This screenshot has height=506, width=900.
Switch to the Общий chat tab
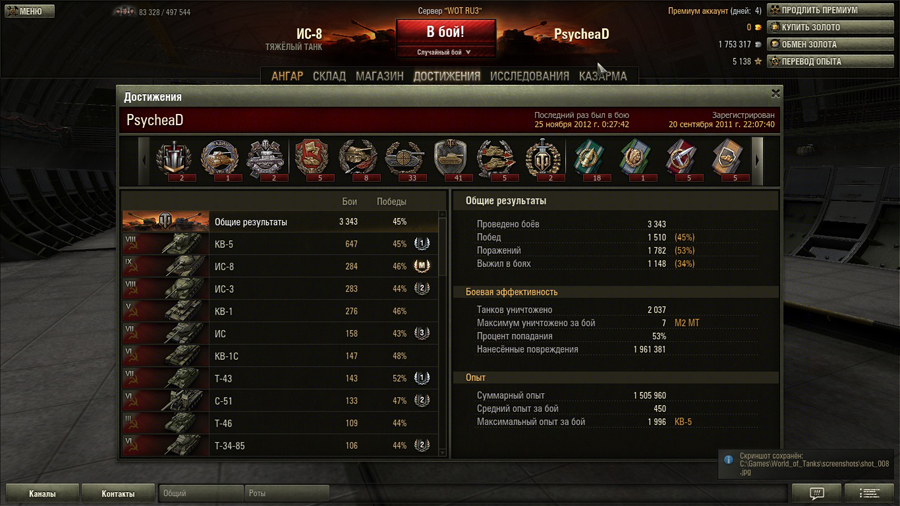(200, 494)
